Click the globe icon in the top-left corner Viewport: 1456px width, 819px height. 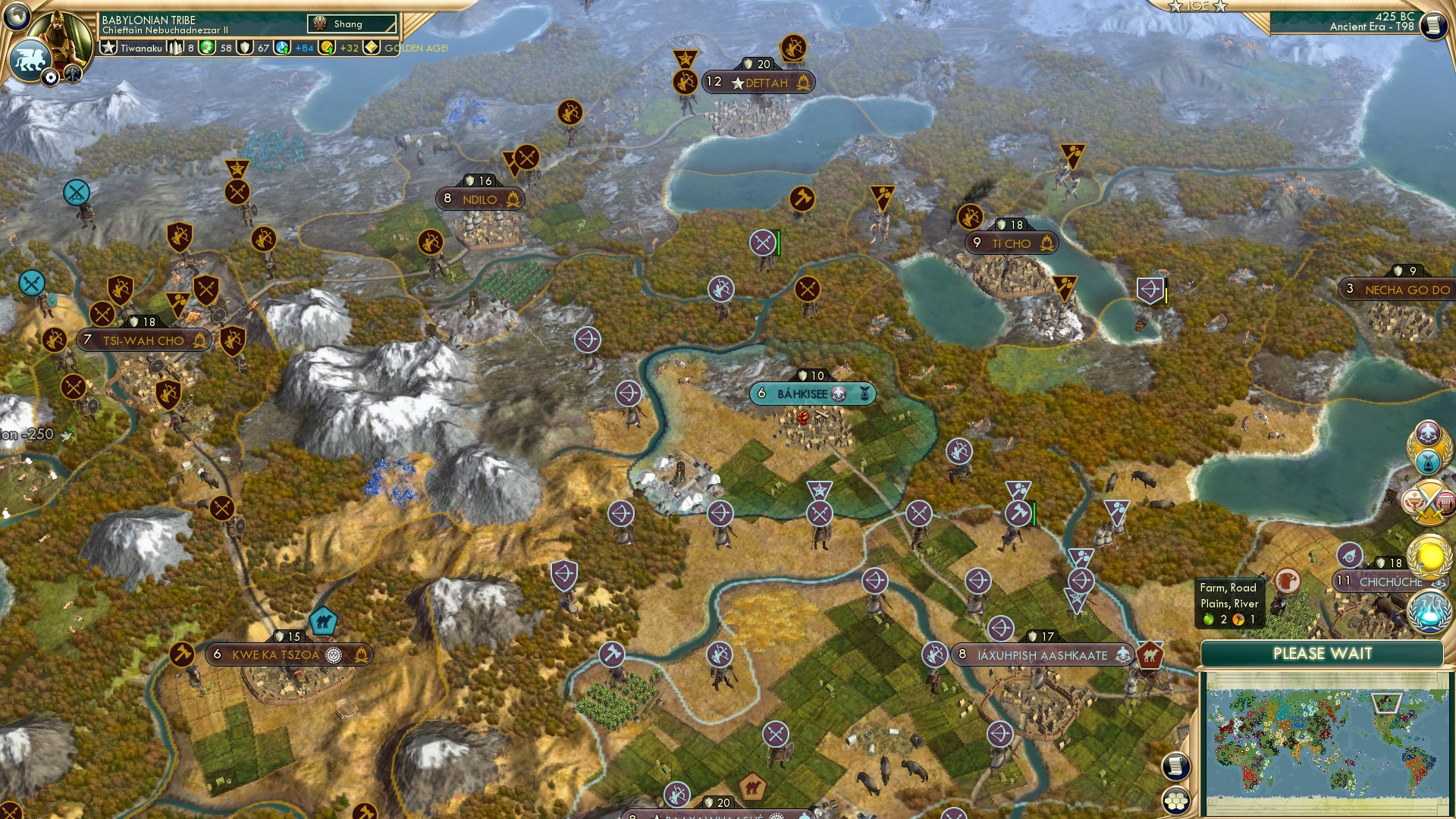(x=16, y=17)
